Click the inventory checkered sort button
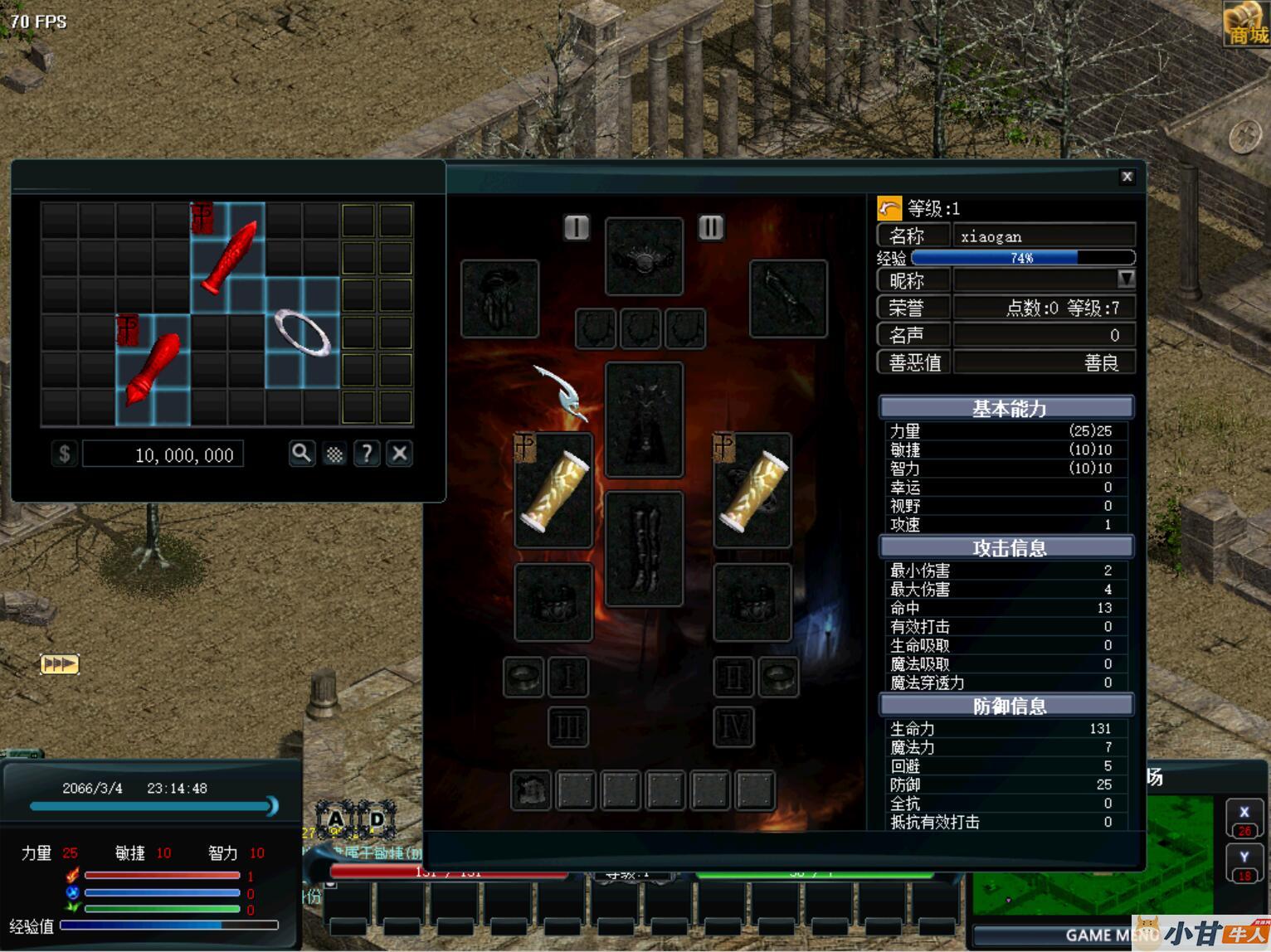1271x952 pixels. tap(334, 454)
